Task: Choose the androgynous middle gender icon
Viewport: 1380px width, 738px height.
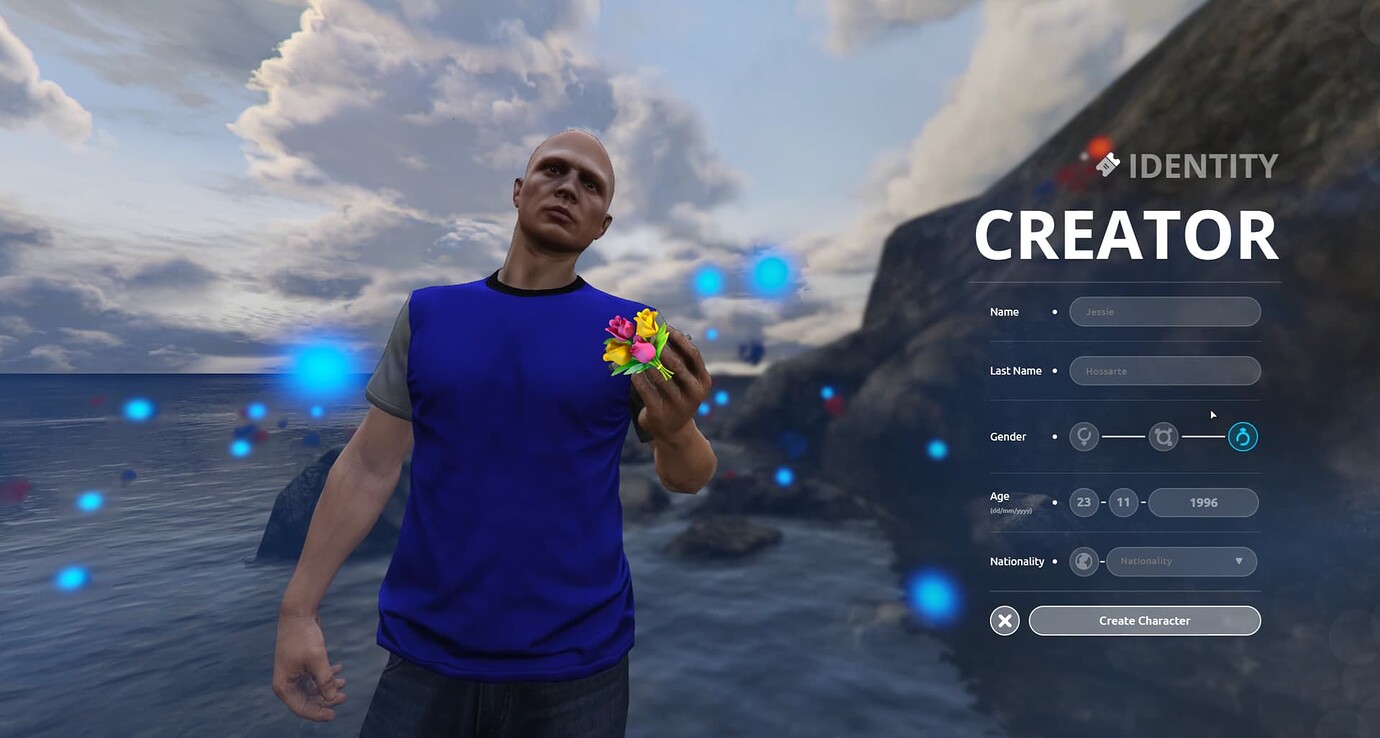Action: [x=1163, y=436]
